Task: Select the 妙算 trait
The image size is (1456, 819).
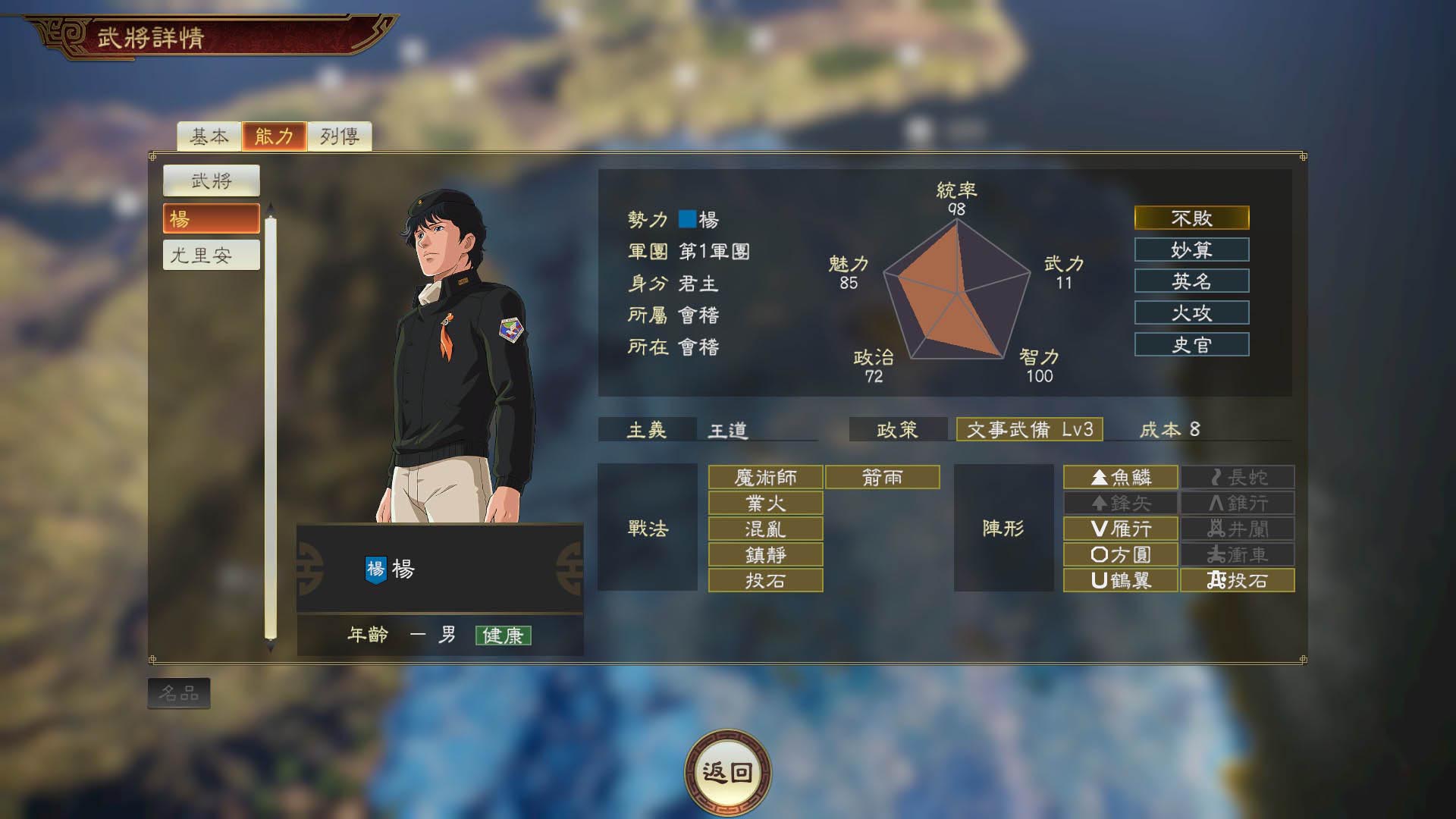Action: coord(1191,249)
